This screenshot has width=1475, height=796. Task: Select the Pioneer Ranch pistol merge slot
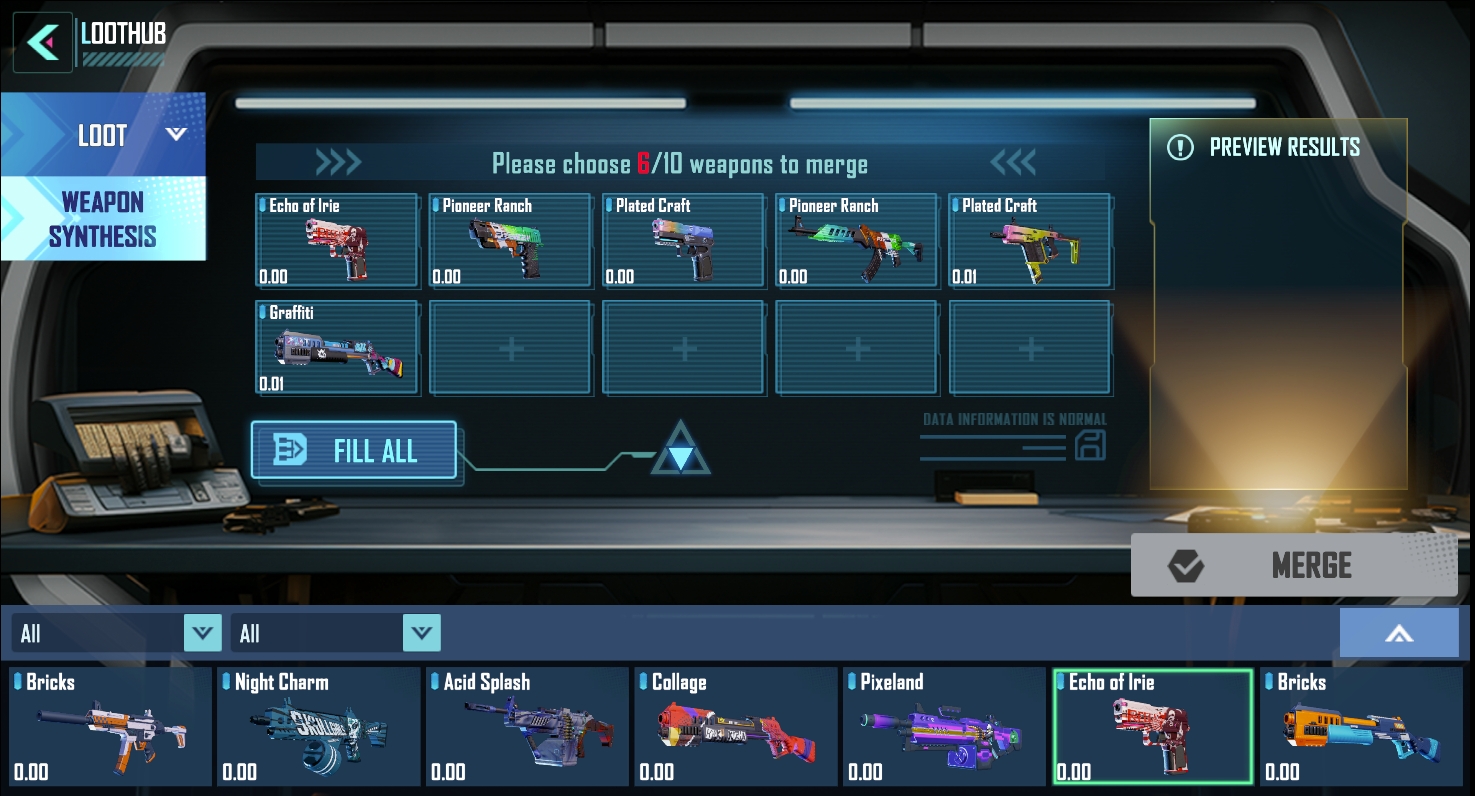[x=510, y=241]
